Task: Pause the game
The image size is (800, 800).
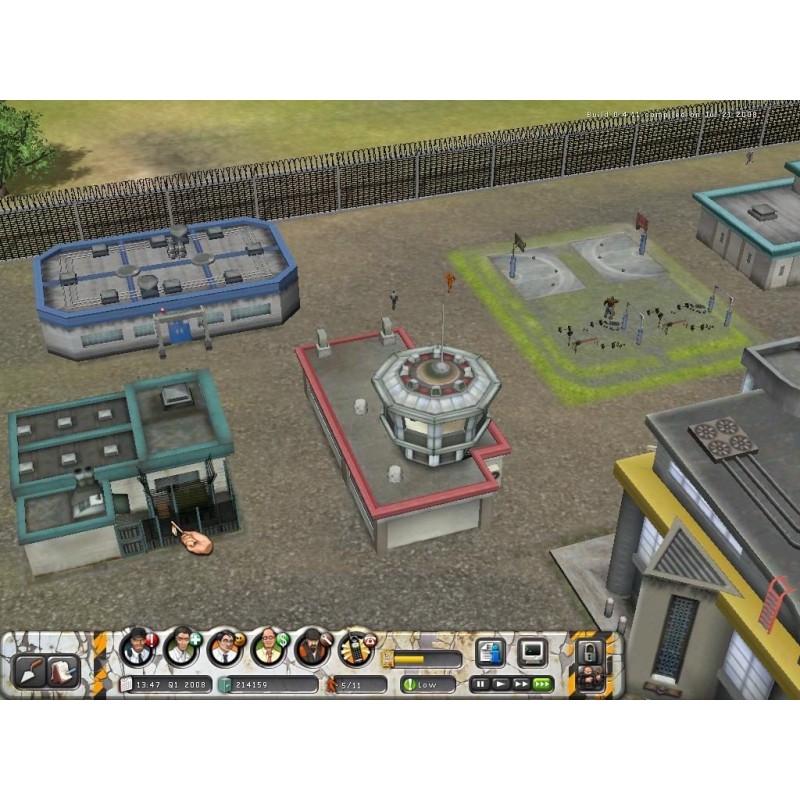Action: click(x=481, y=685)
